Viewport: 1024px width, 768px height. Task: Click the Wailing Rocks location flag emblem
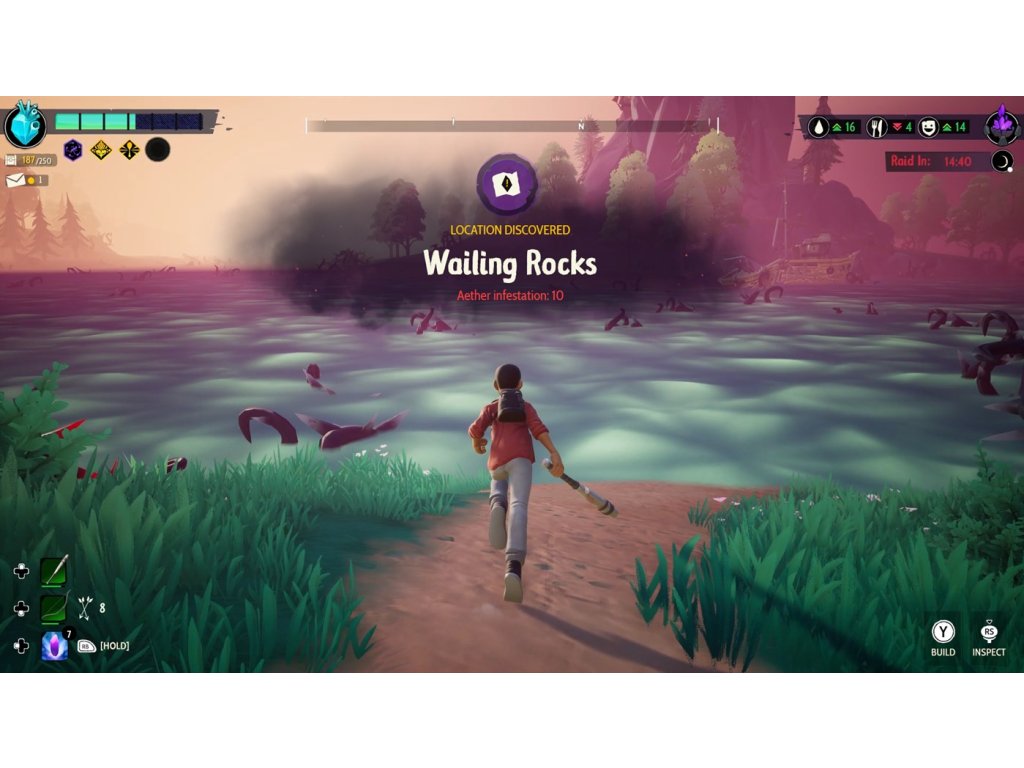pos(507,185)
